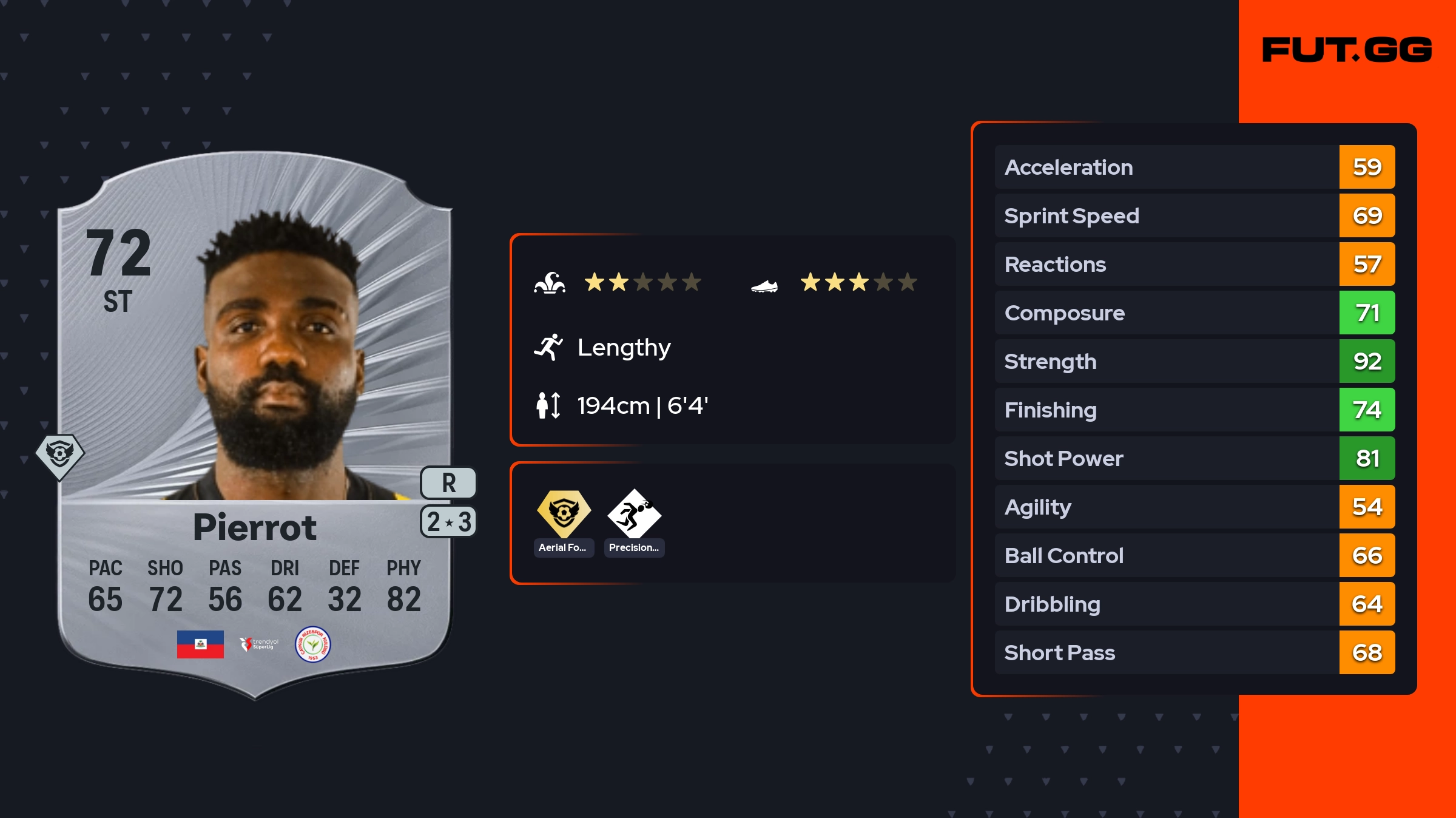Click the playstyle badge on the card's edge

coord(59,455)
